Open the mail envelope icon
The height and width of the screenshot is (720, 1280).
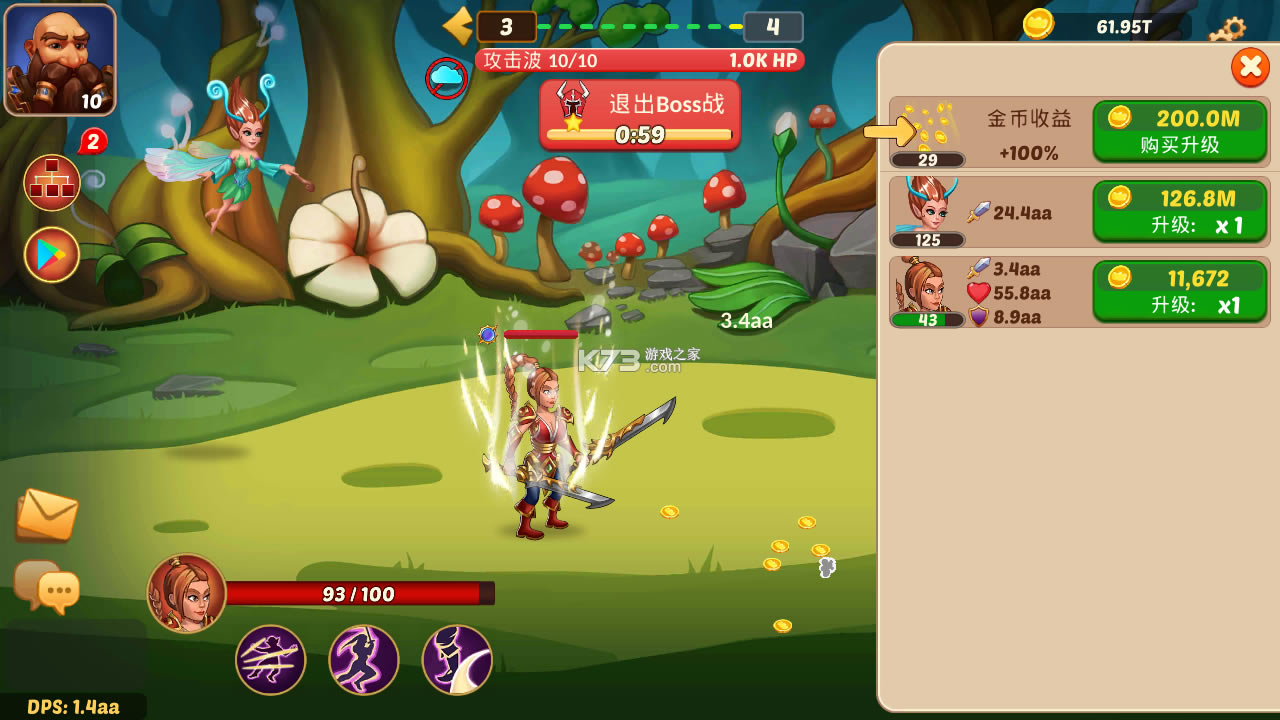coord(47,515)
